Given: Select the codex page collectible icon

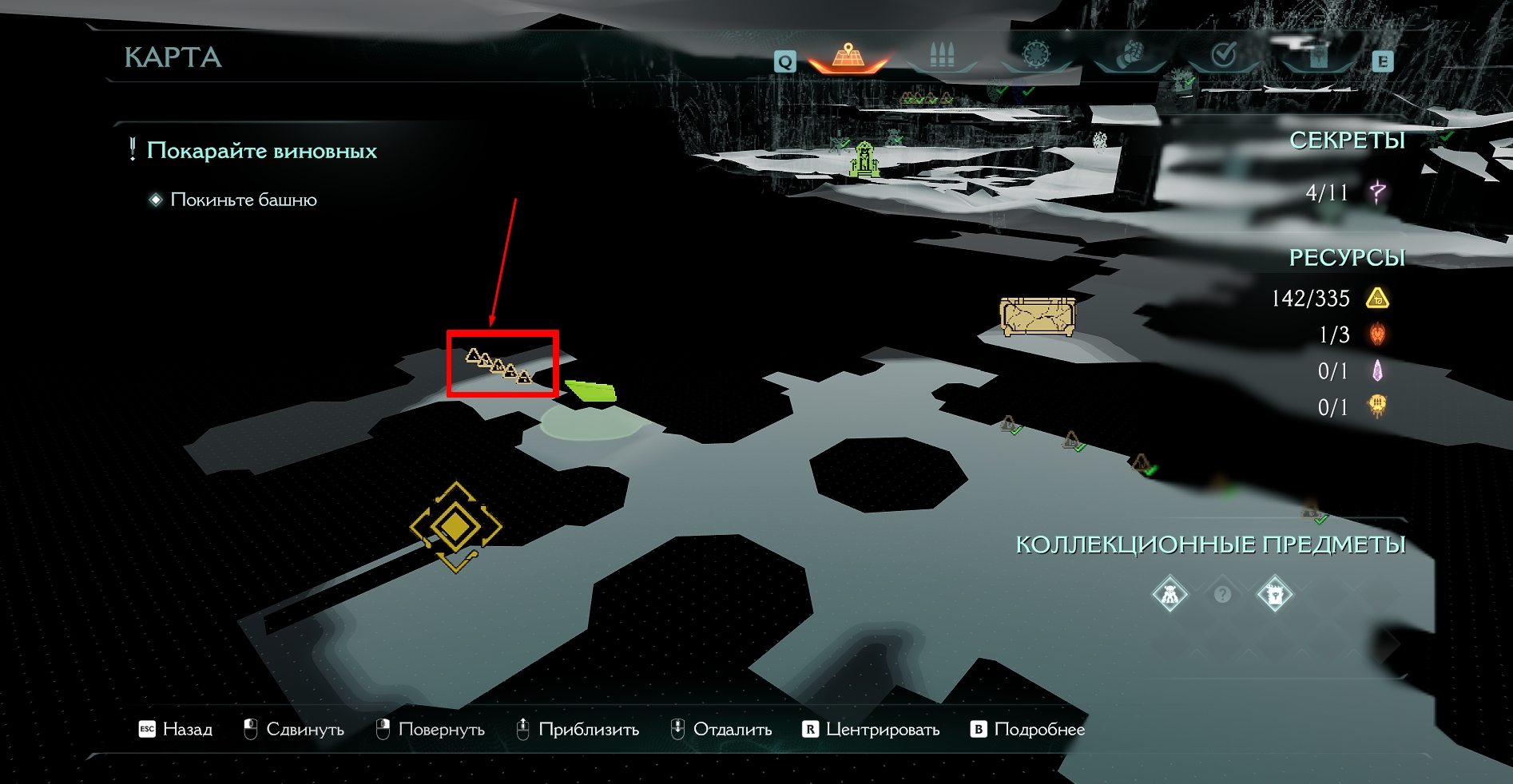Looking at the screenshot, I should pos(1275,595).
